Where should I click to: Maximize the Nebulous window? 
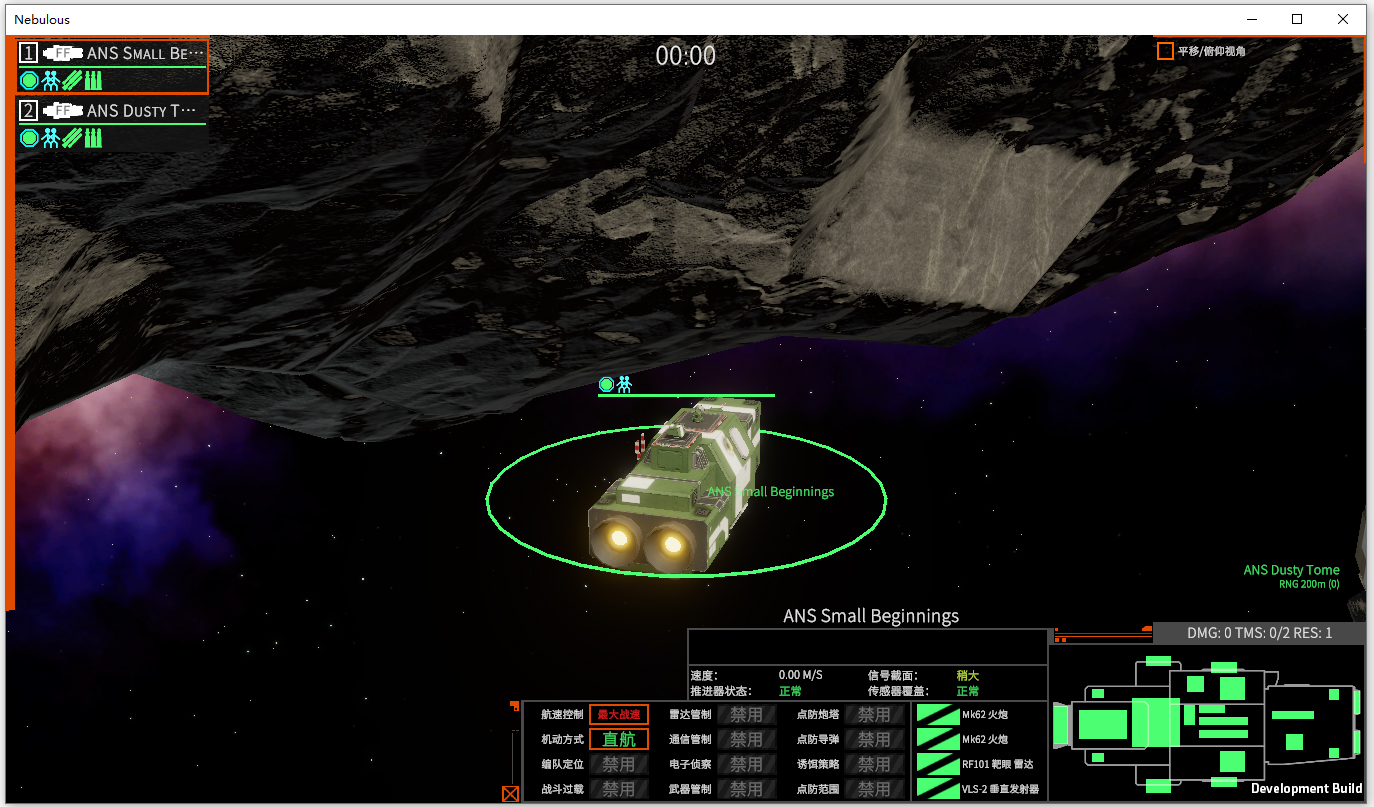[1297, 19]
